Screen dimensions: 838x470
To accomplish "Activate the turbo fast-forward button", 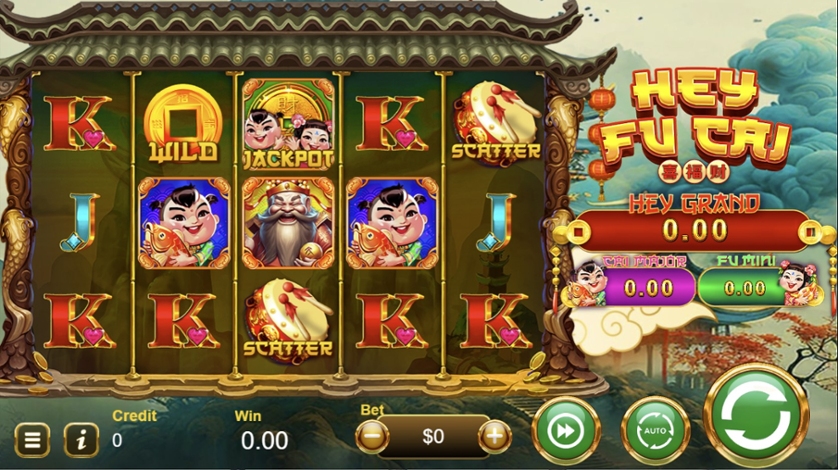I will [566, 431].
